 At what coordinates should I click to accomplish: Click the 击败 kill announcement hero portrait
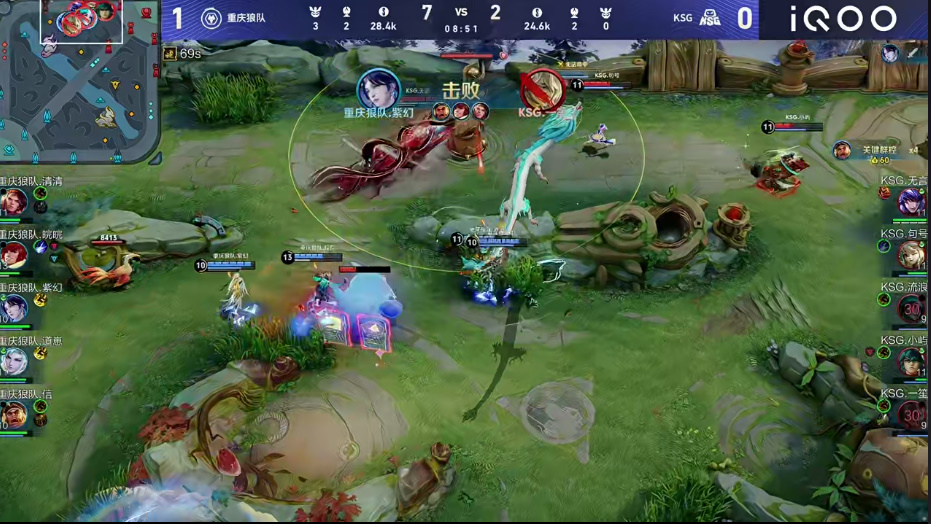click(378, 89)
